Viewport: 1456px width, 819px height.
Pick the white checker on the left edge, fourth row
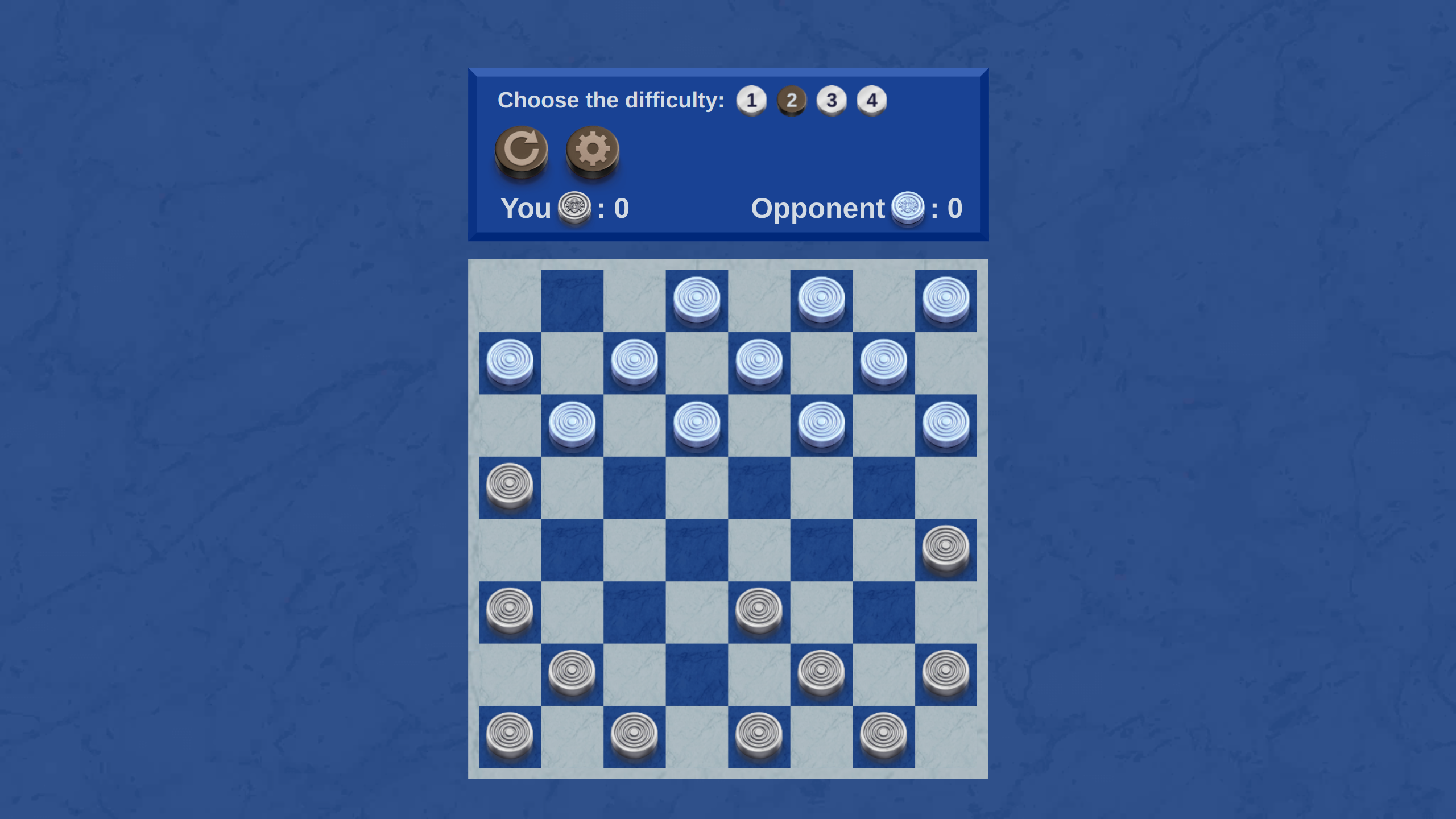[508, 485]
